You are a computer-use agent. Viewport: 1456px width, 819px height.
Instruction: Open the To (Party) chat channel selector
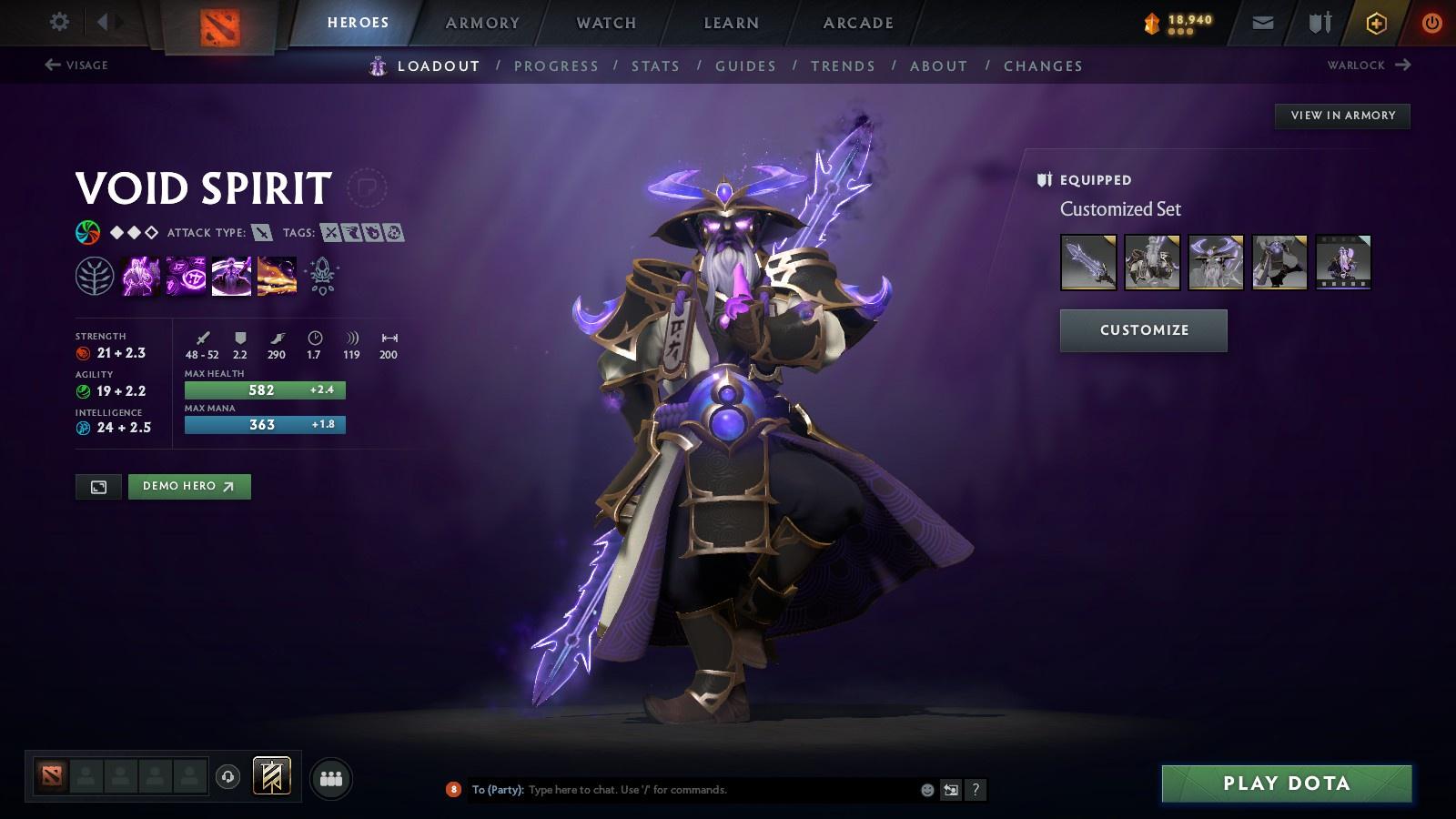click(497, 790)
